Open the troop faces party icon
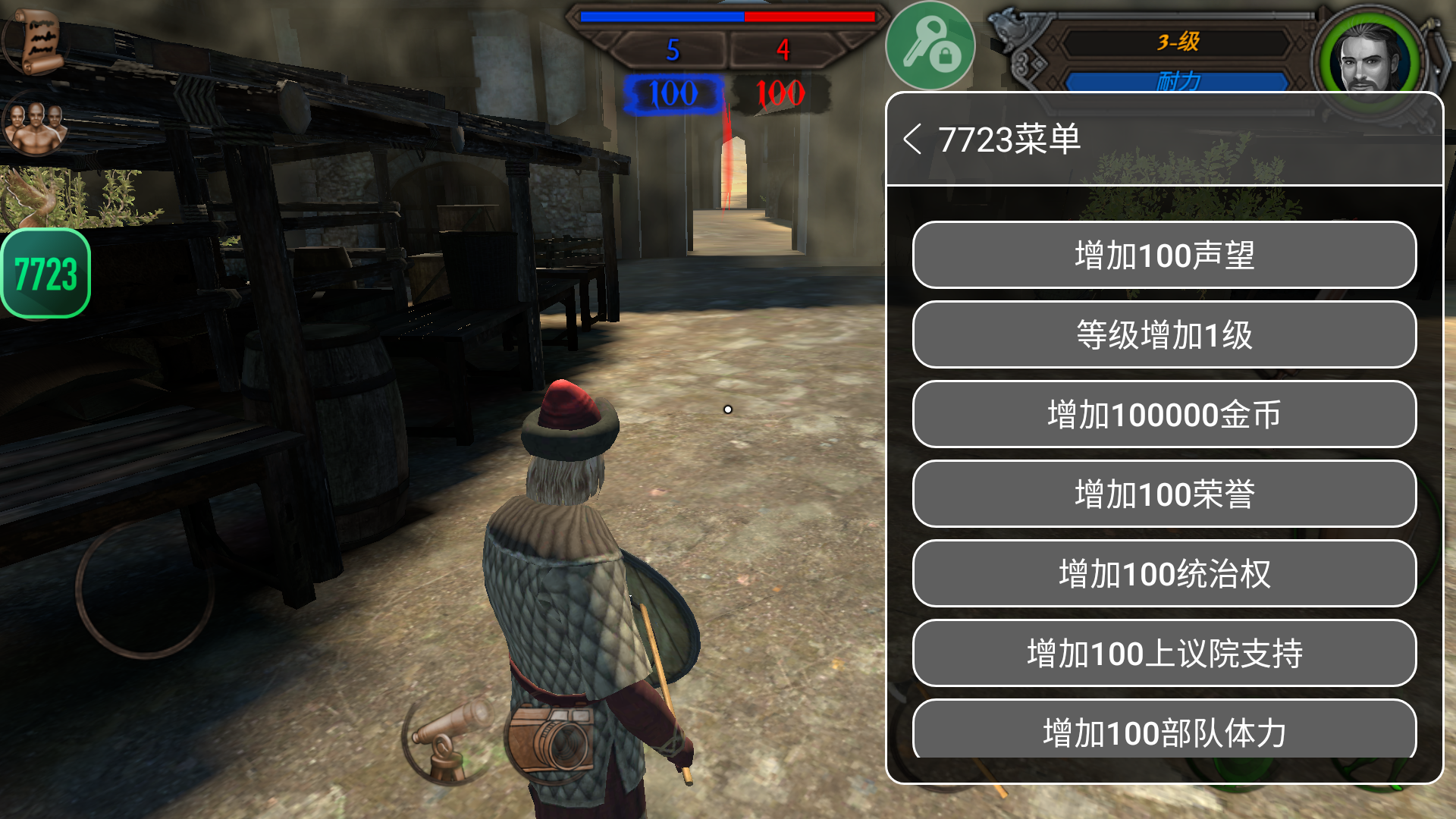The image size is (1456, 819). click(x=35, y=125)
